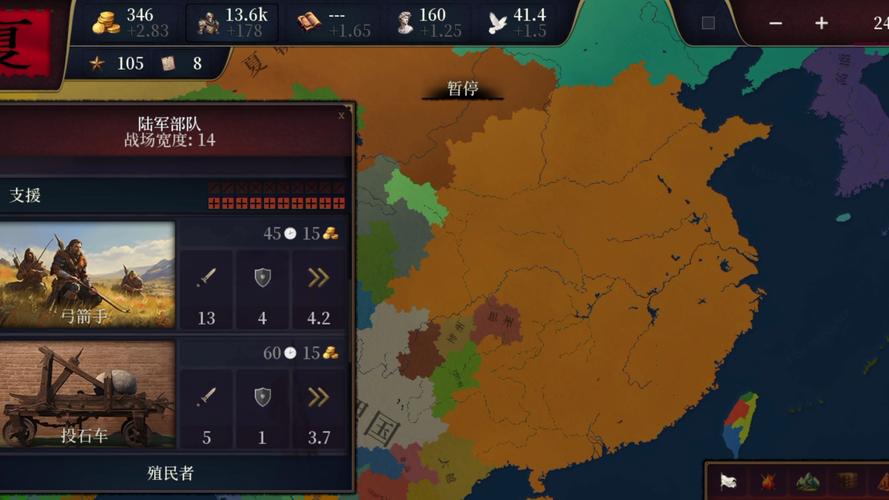Image resolution: width=889 pixels, height=500 pixels.
Task: Toggle the small square checkbox near speed
Action: tap(708, 23)
